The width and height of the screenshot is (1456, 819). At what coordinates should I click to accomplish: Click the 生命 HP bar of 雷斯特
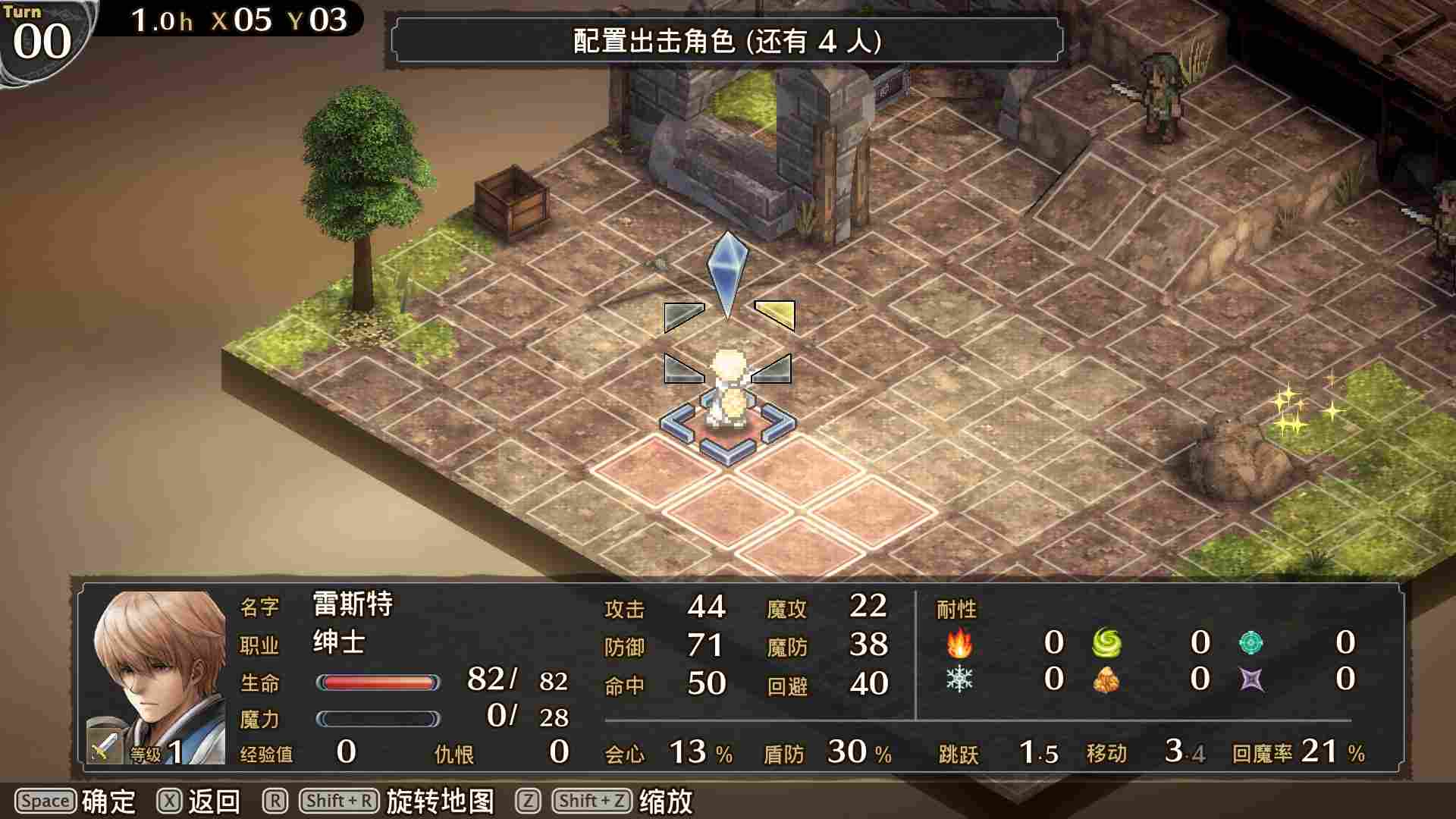[x=379, y=682]
